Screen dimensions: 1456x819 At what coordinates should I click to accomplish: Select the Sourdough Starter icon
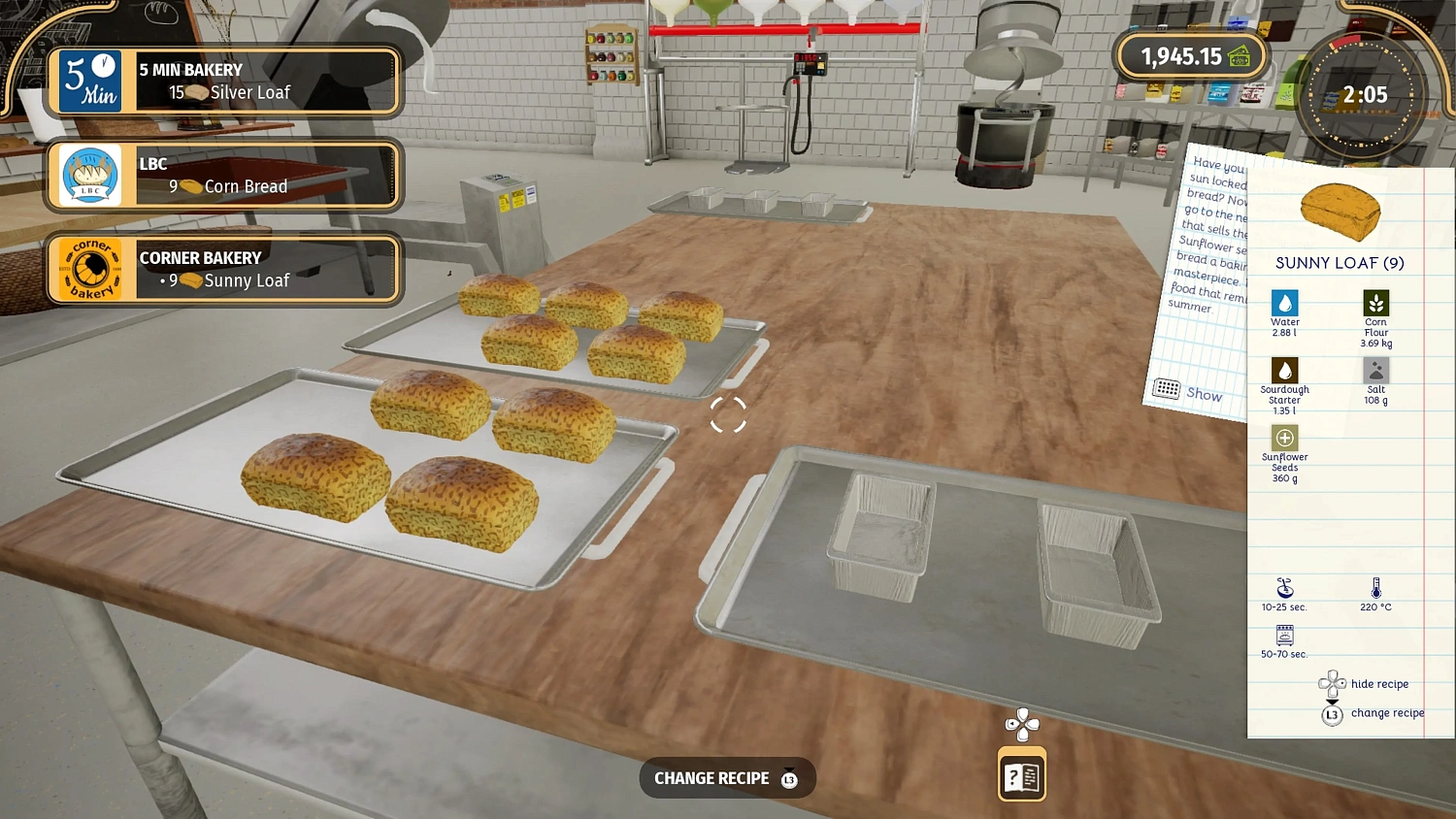click(1284, 370)
